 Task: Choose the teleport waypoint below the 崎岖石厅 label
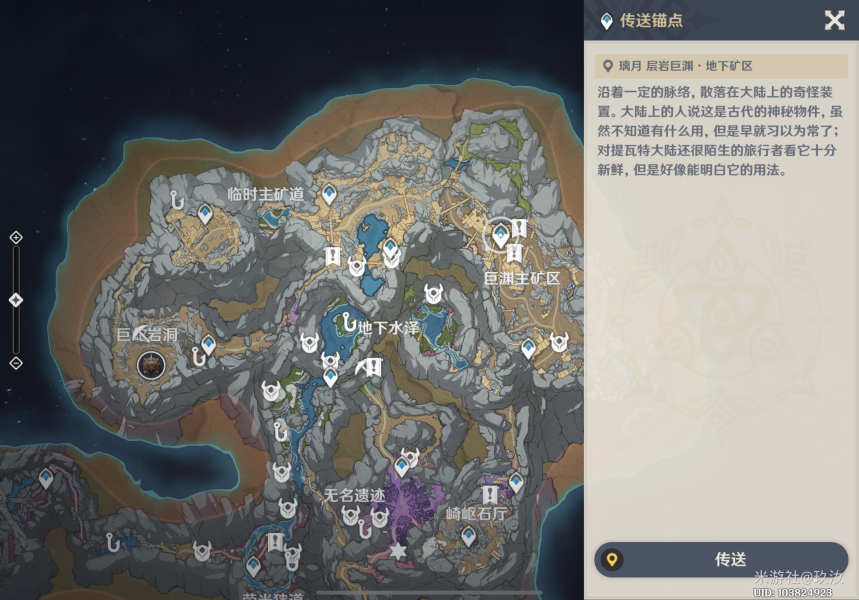tap(468, 536)
